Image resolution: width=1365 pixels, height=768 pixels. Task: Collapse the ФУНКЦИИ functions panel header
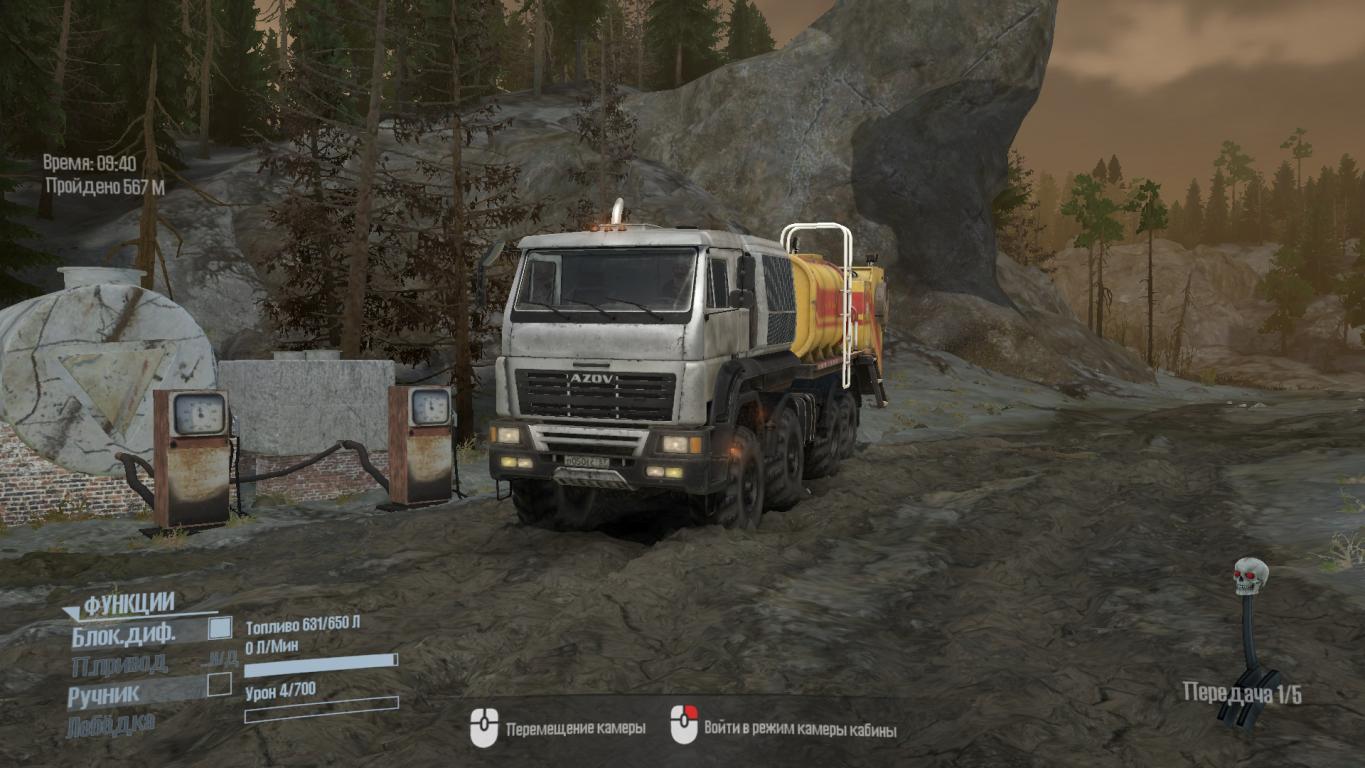127,604
